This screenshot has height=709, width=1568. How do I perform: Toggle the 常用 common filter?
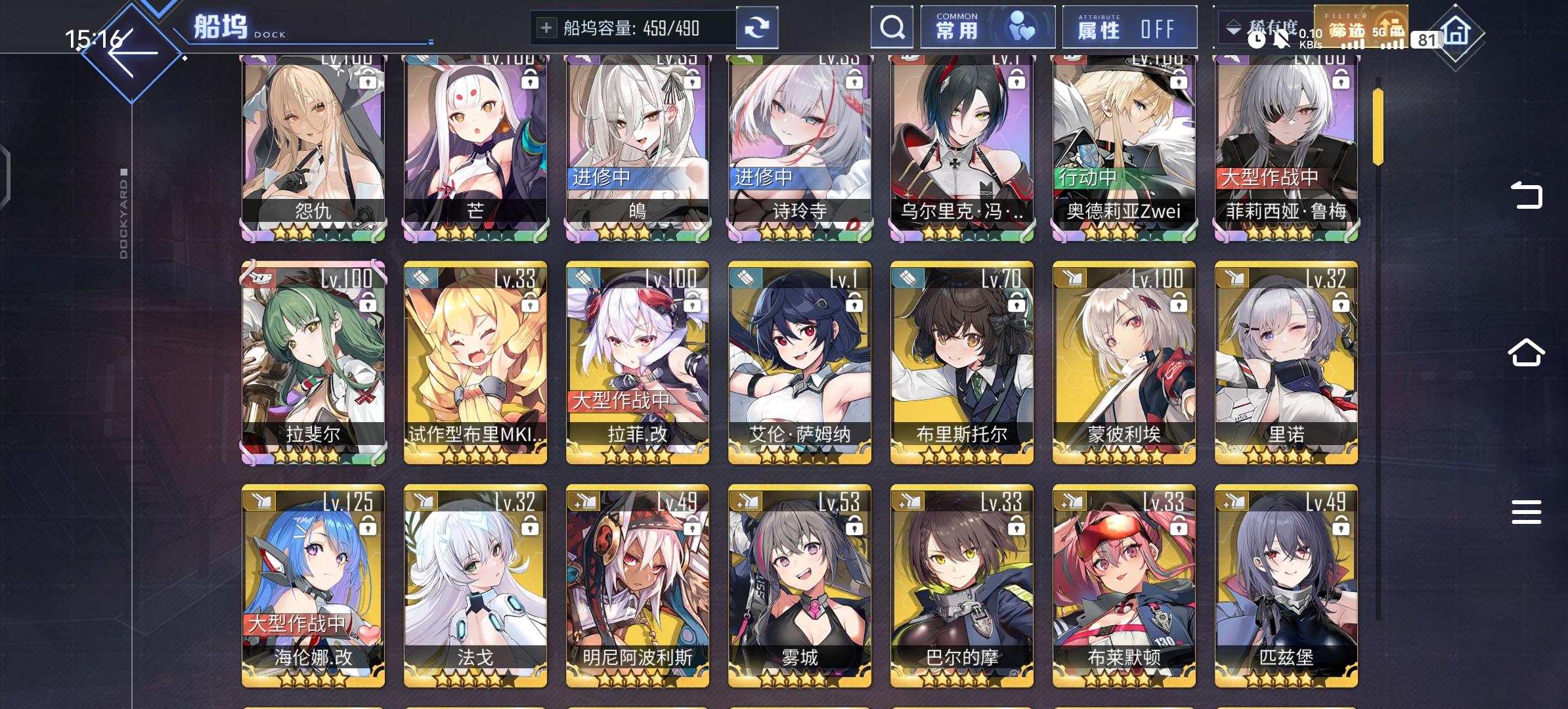click(988, 27)
